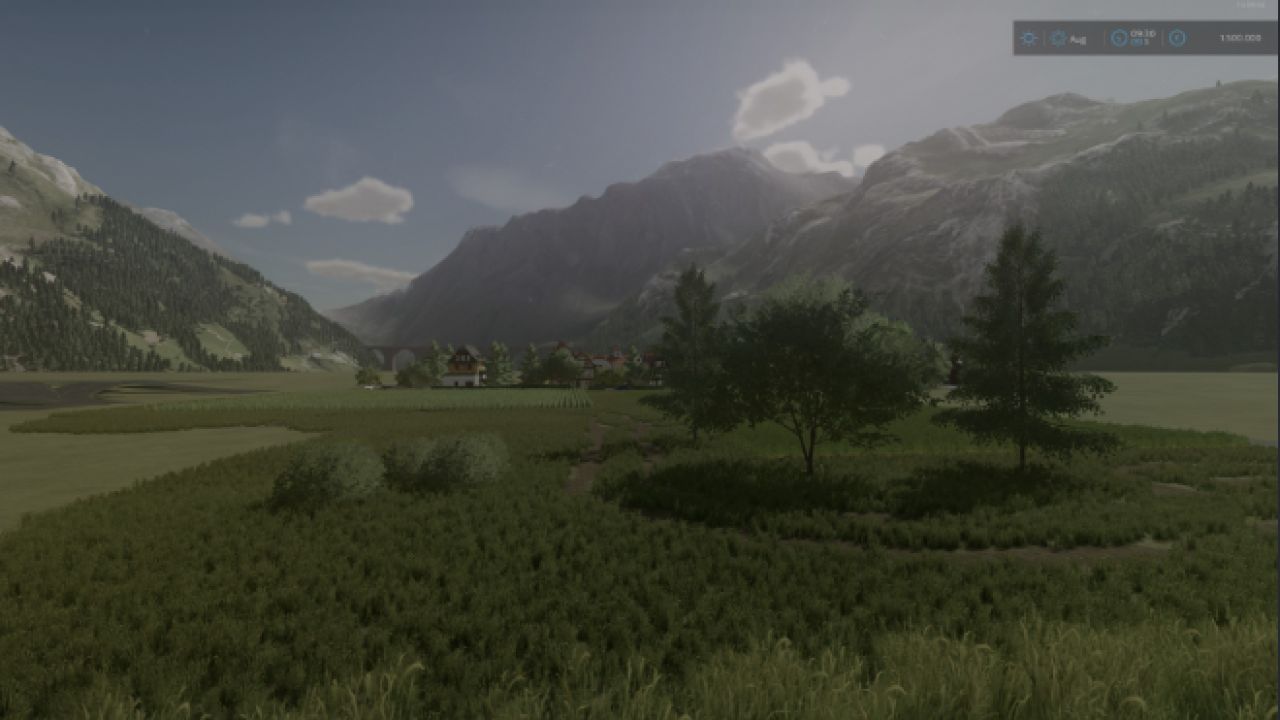Click the sun symbol at far left of HUD

(x=1028, y=38)
